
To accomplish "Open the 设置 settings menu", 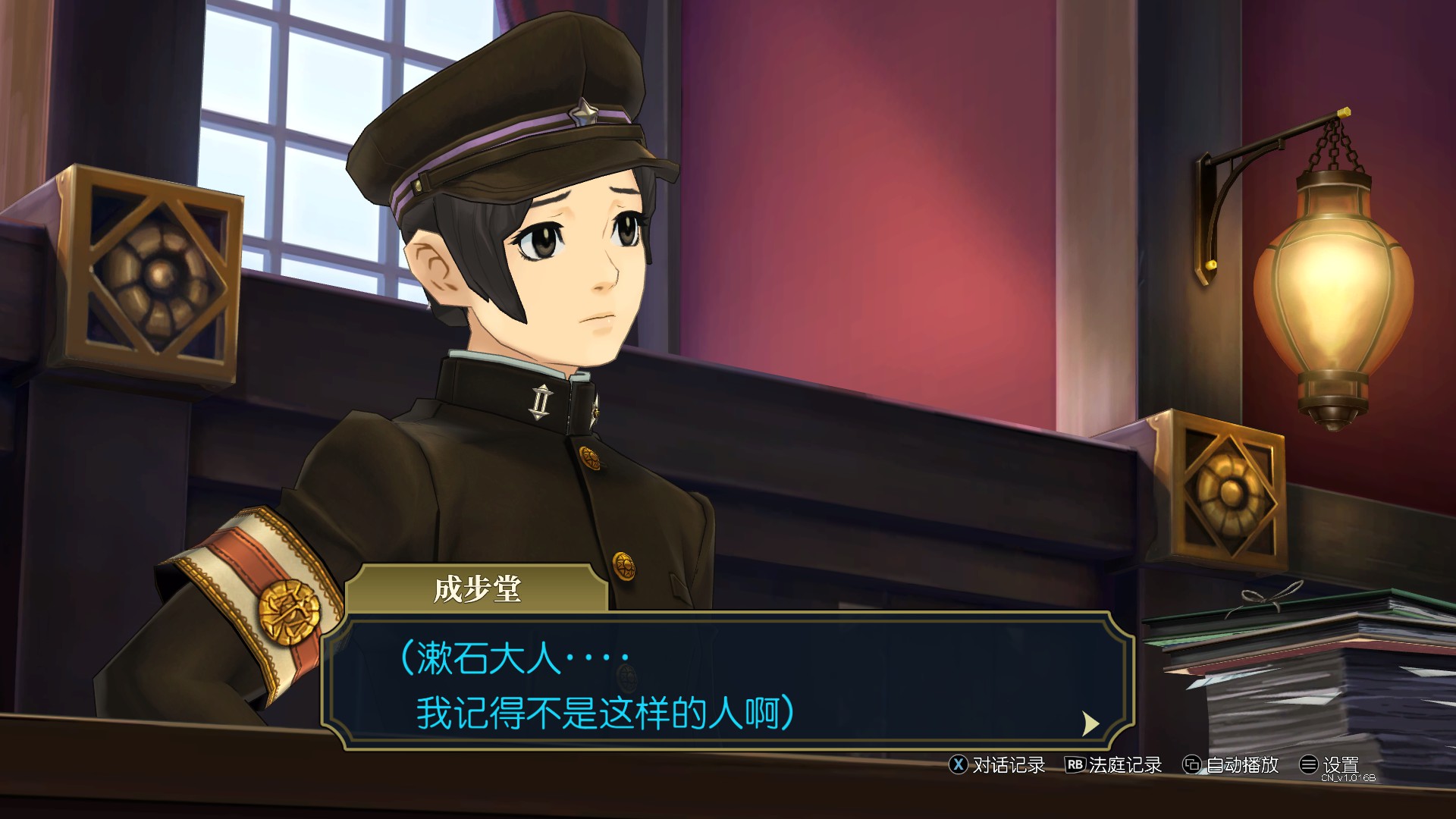I will (1330, 765).
